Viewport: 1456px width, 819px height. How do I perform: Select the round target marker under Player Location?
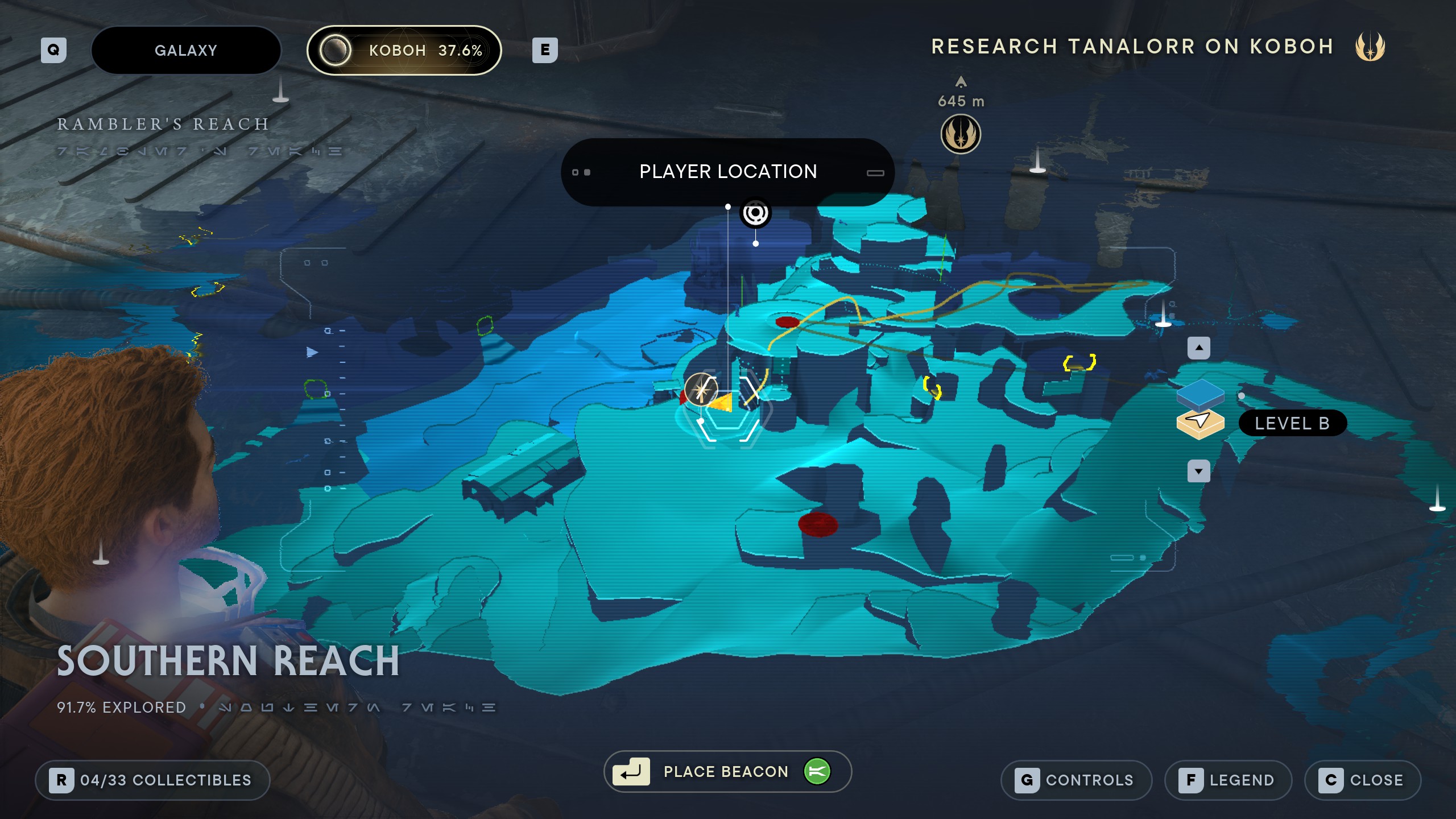(755, 214)
